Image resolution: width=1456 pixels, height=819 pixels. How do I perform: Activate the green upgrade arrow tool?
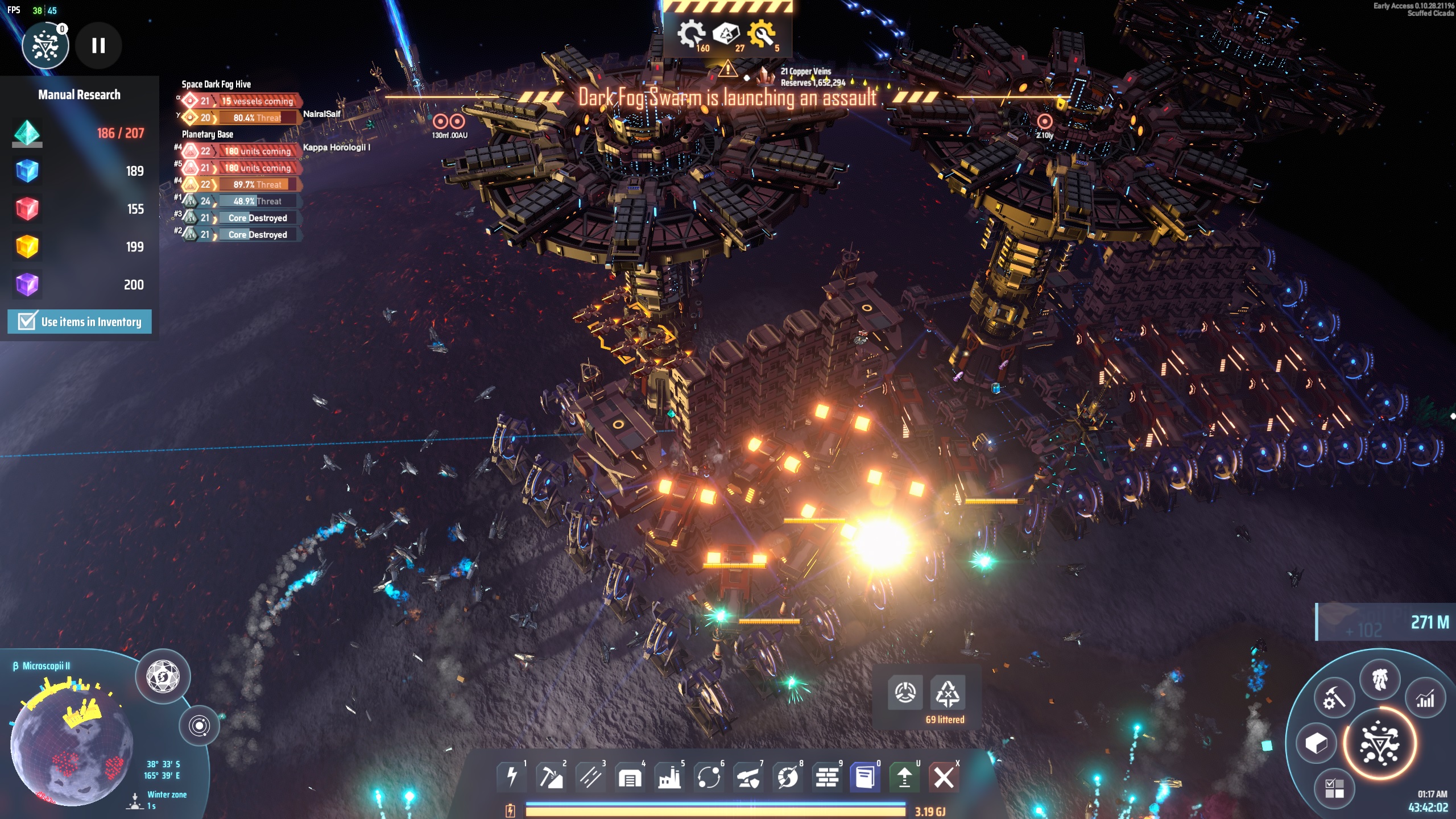pos(904,777)
